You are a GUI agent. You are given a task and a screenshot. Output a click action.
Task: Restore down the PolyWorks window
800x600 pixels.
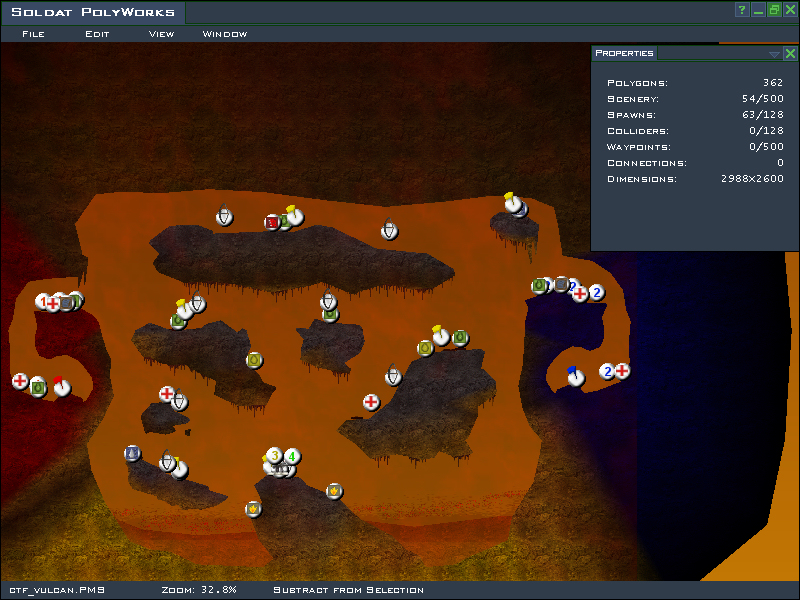point(774,10)
